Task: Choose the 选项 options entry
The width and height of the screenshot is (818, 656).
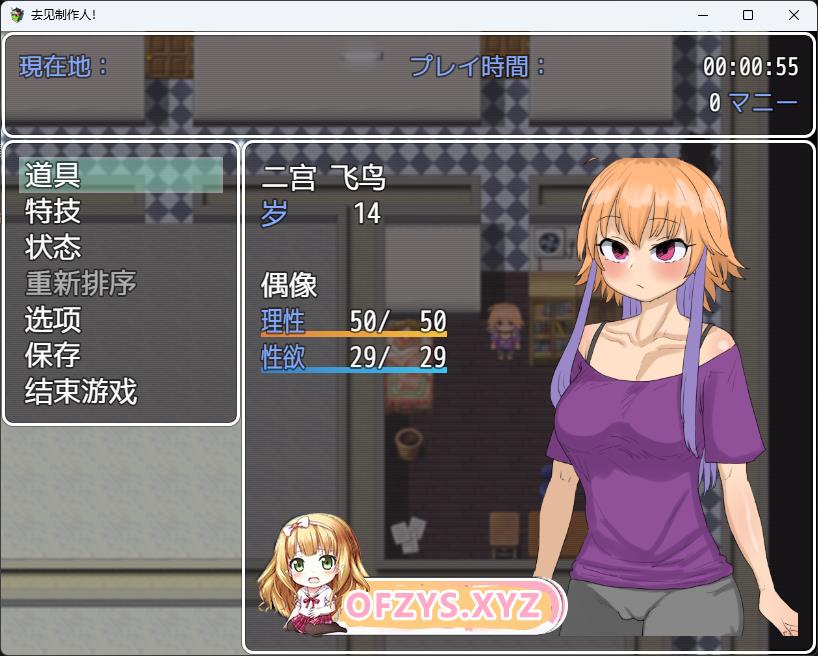Action: (53, 320)
